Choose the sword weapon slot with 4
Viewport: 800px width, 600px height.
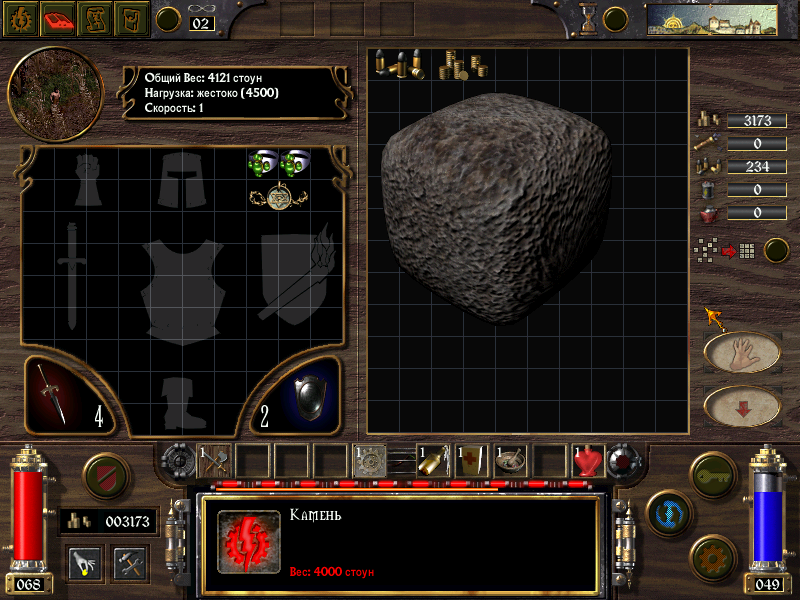pyautogui.click(x=70, y=396)
